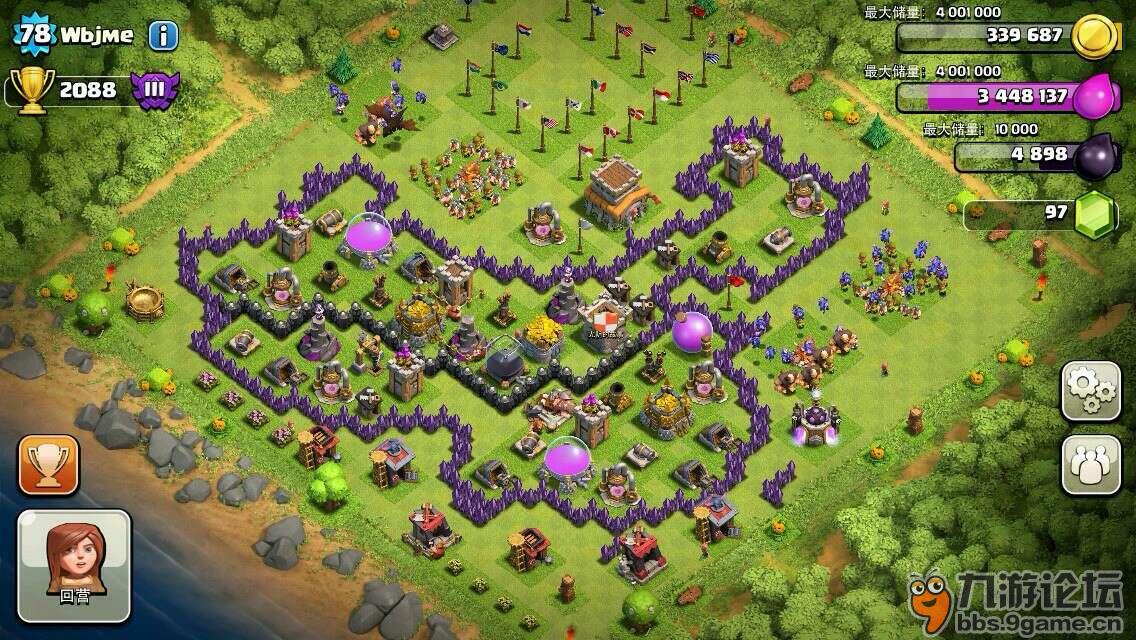Open the settings gears button
This screenshot has width=1136, height=640.
coord(1090,392)
